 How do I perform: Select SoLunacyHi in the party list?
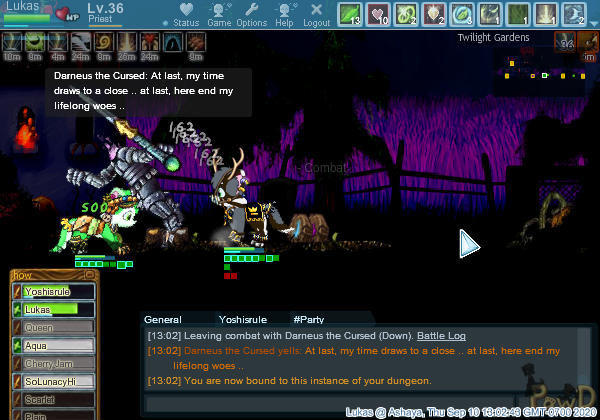point(56,382)
